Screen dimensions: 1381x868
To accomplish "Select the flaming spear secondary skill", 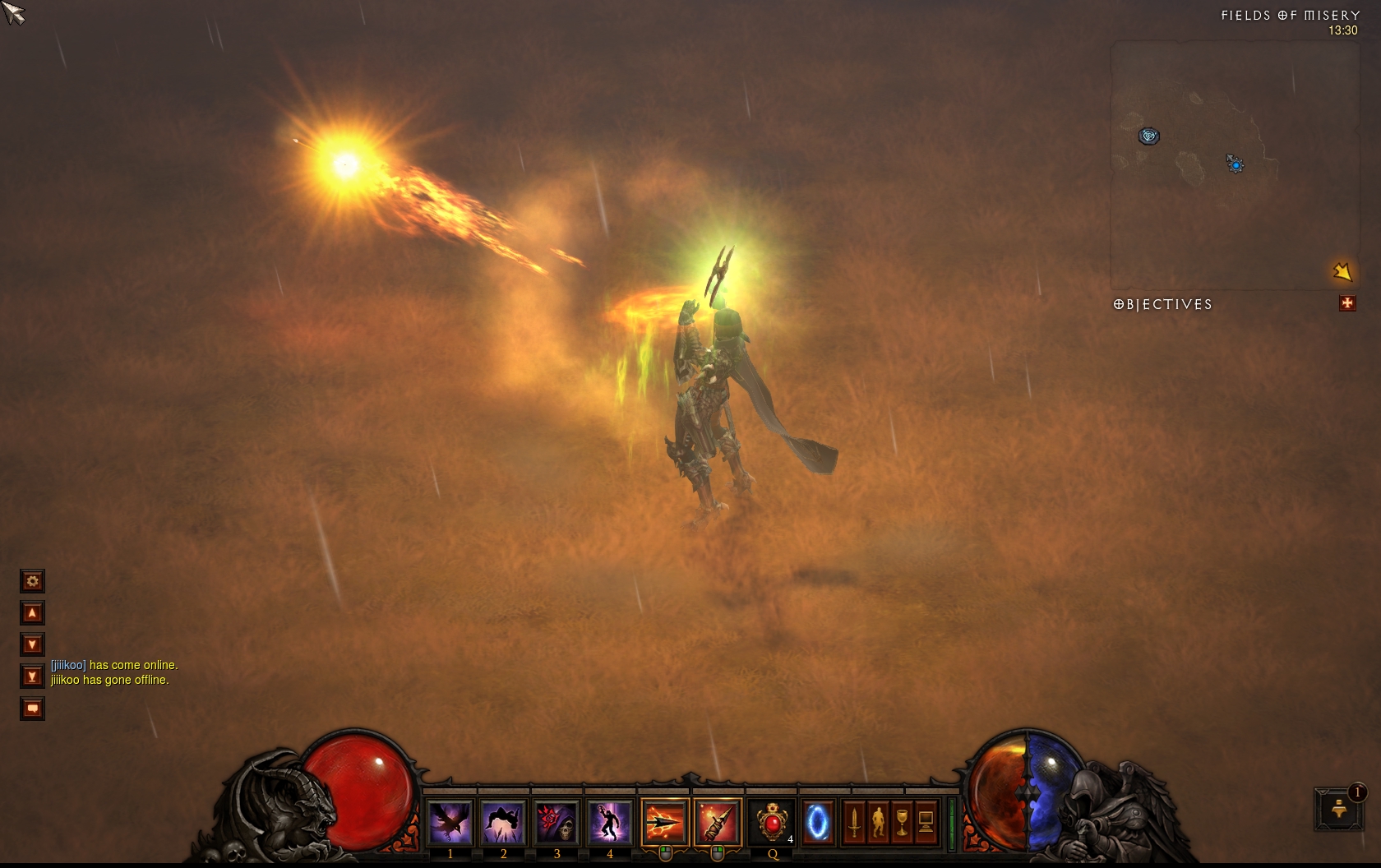I will 717,821.
